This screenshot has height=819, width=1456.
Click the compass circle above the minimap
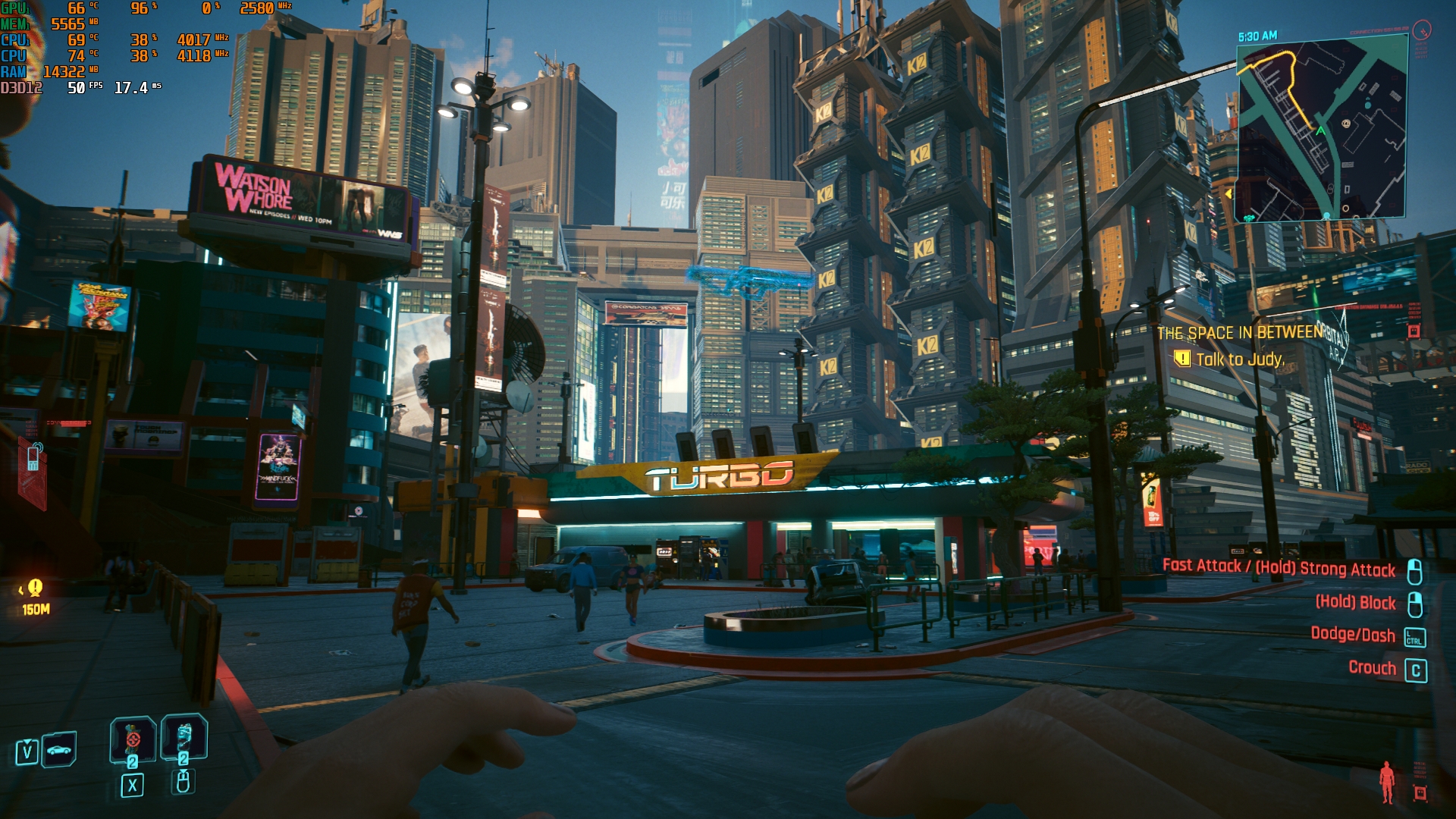1422,30
